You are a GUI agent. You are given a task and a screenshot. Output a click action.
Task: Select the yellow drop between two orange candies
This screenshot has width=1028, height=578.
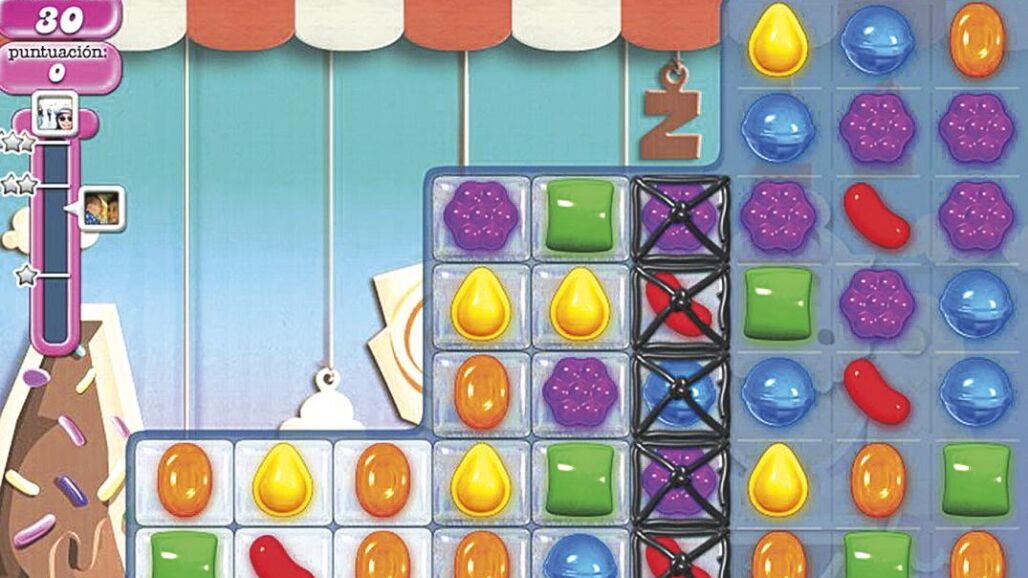coord(283,479)
